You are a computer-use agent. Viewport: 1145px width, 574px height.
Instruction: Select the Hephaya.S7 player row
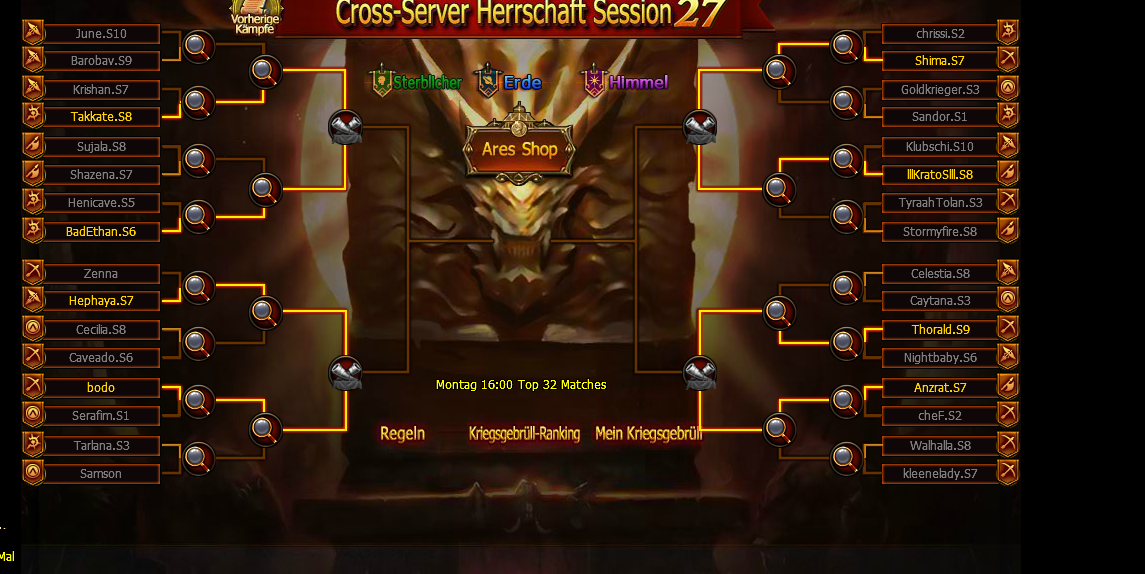(102, 301)
